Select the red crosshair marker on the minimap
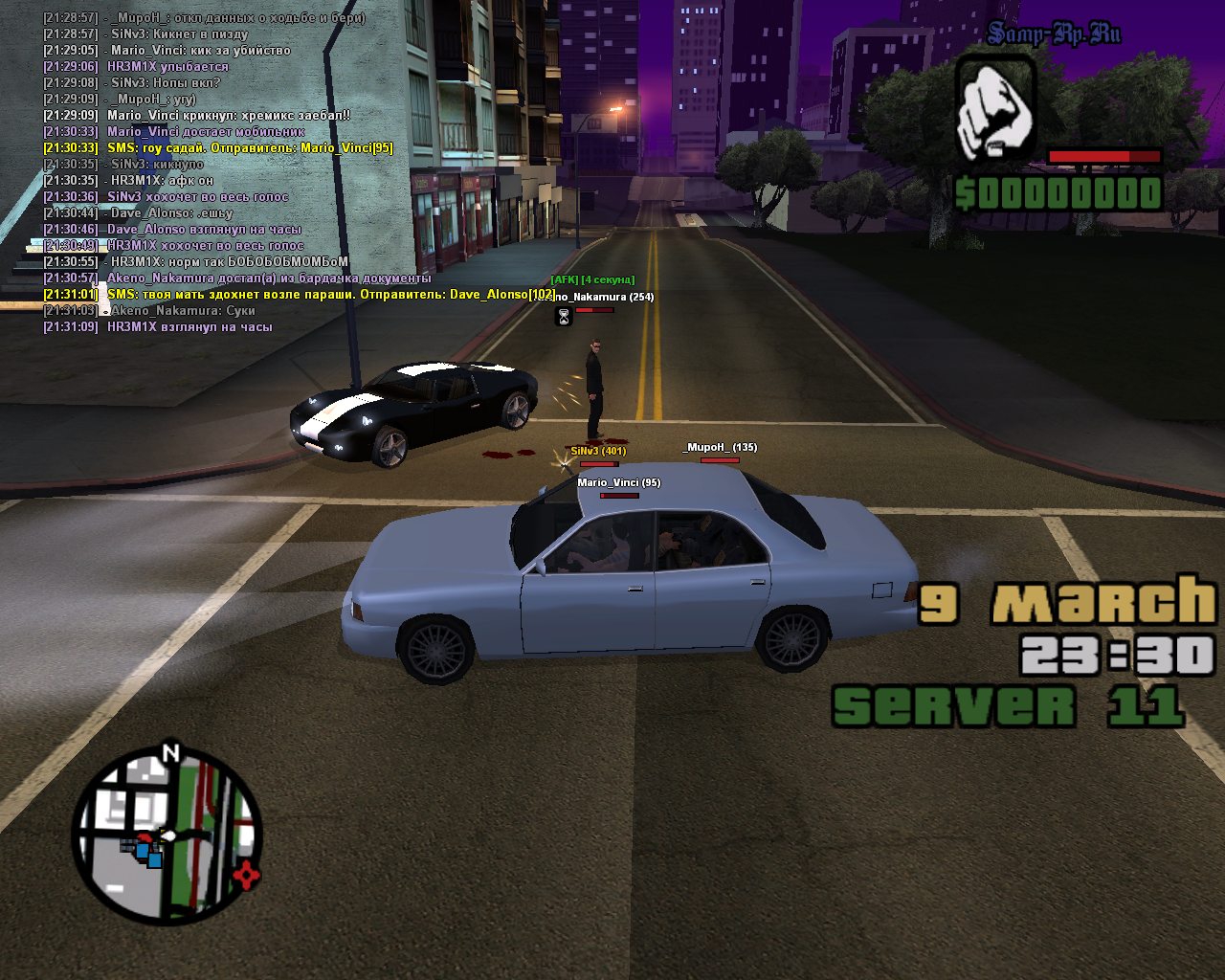1225x980 pixels. [247, 874]
